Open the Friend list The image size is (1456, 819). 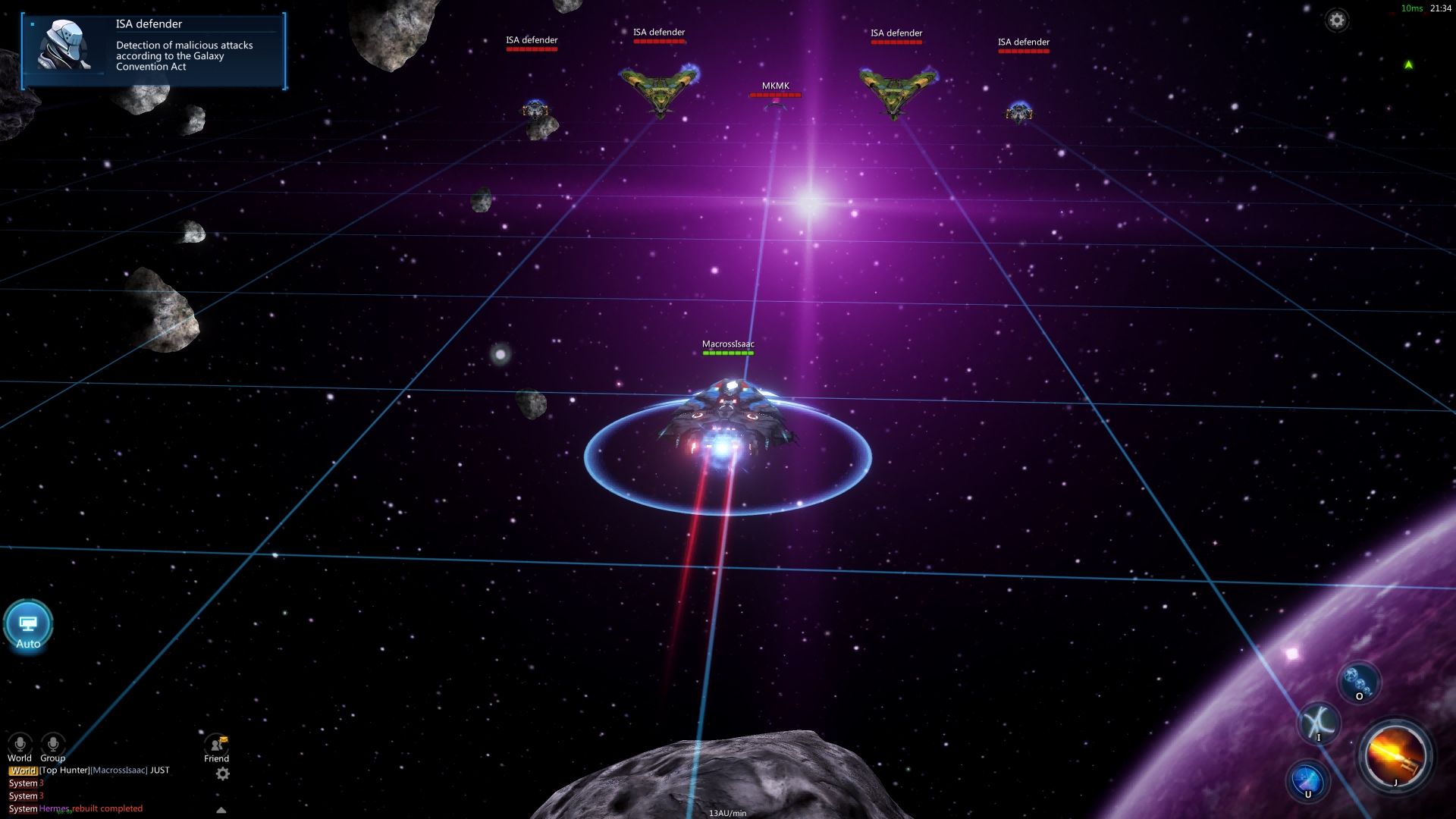(217, 746)
